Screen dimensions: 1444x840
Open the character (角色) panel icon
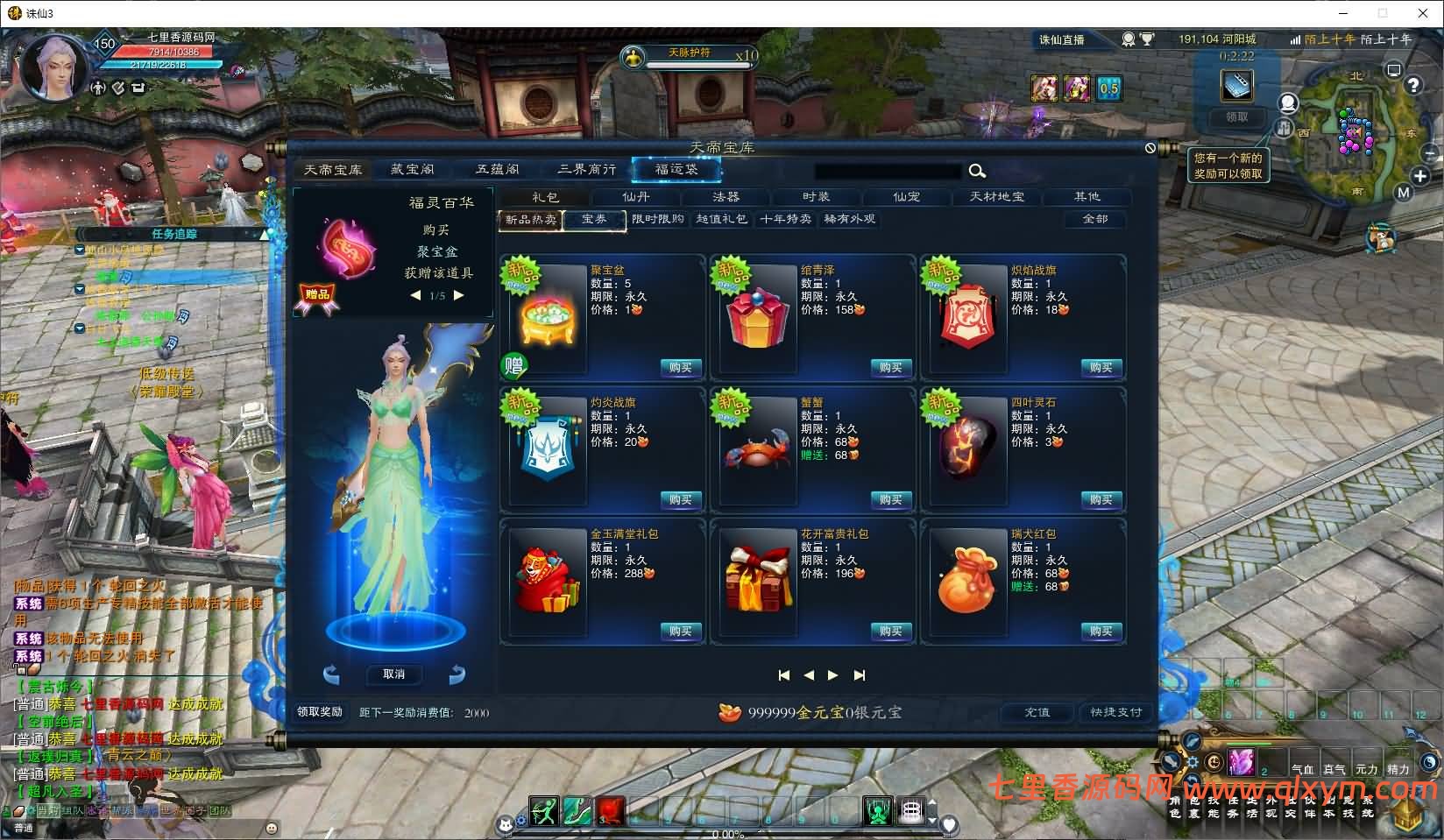1174,808
